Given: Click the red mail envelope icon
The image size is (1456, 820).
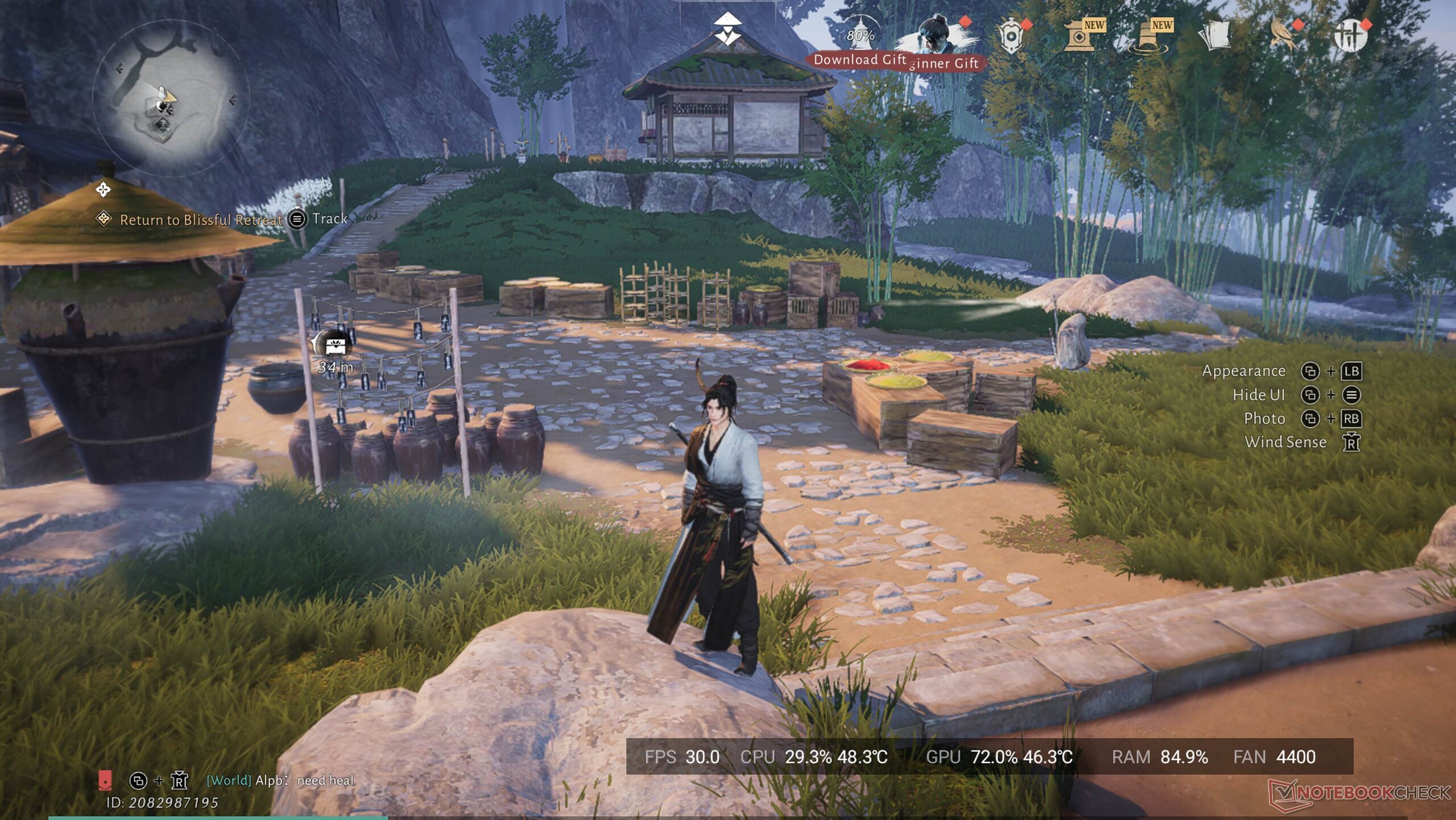Looking at the screenshot, I should pyautogui.click(x=105, y=780).
